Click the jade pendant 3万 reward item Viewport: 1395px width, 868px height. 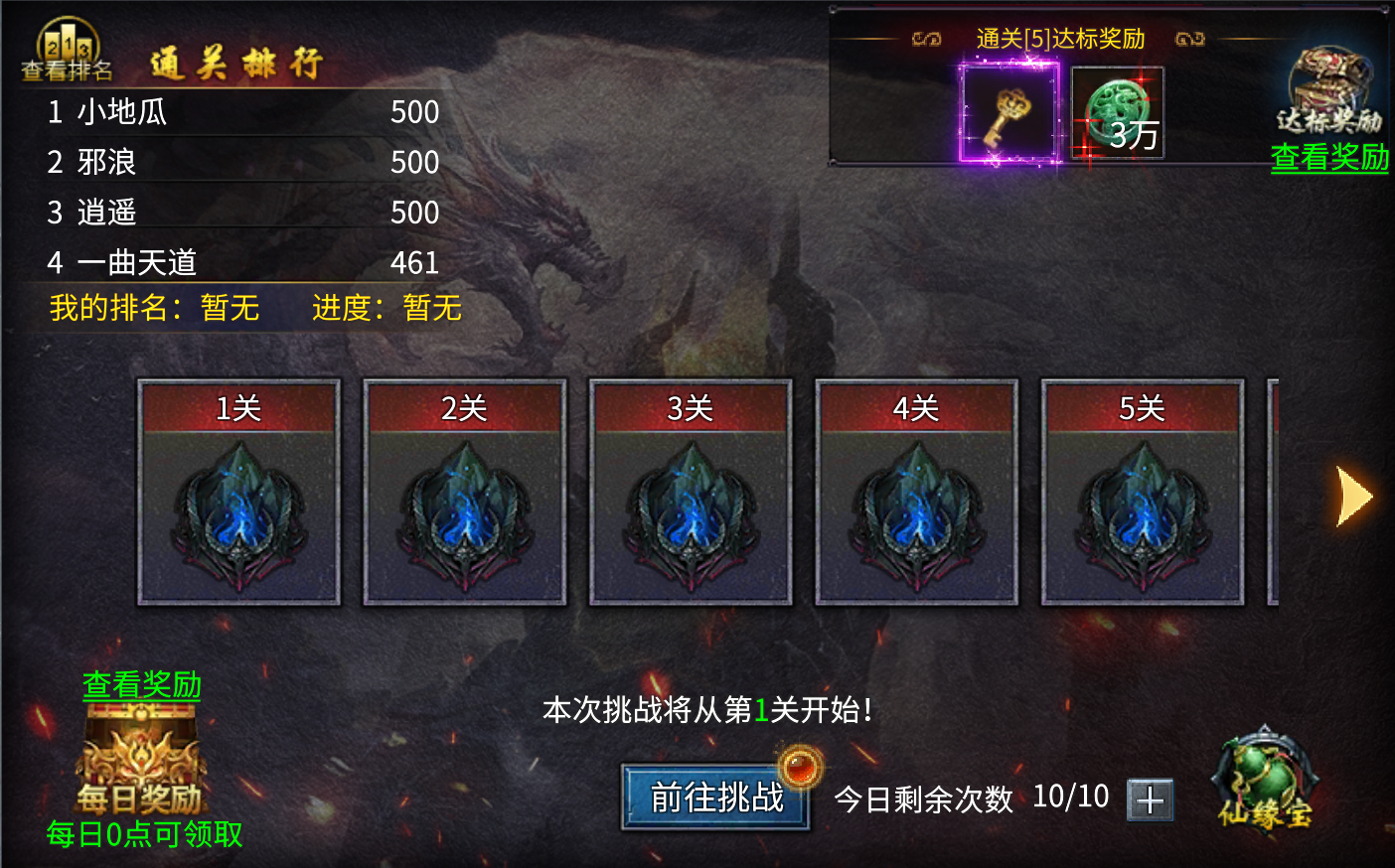point(1117,109)
